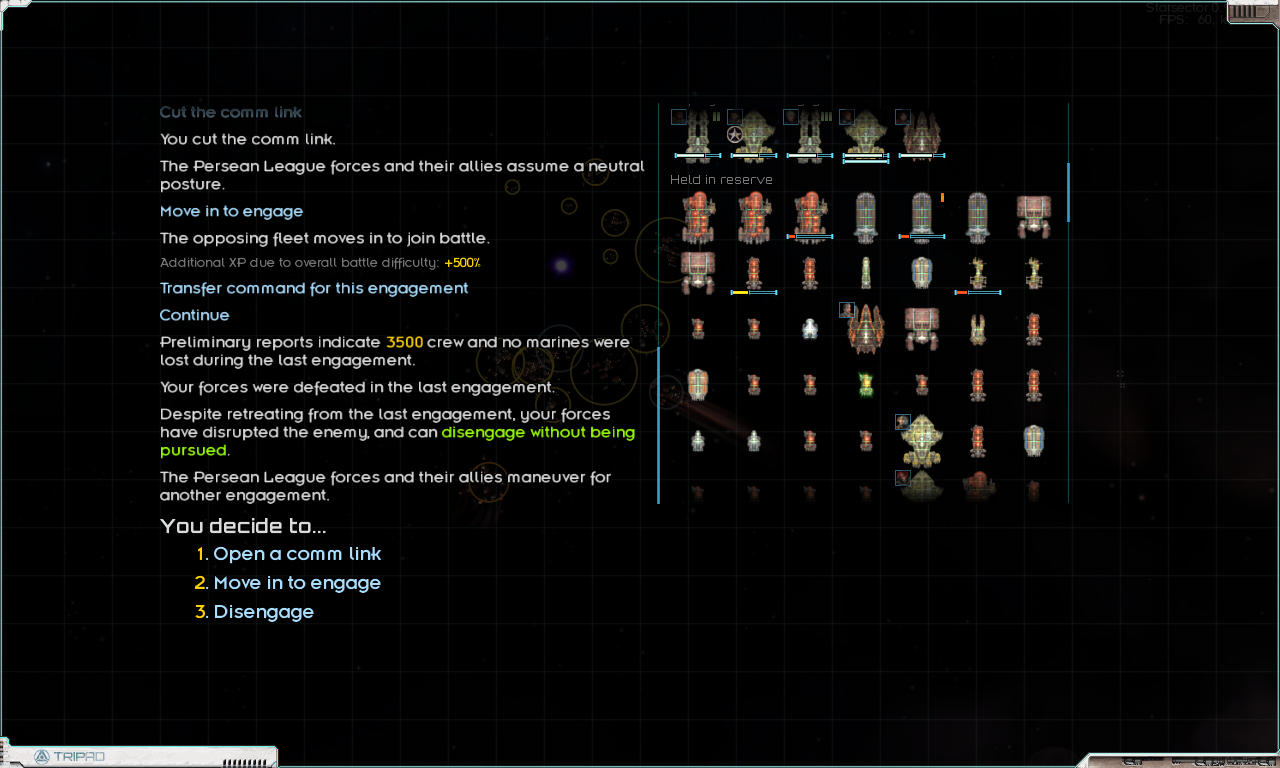1280x768 pixels.
Task: Choose the "Open a comm link" option
Action: [297, 553]
